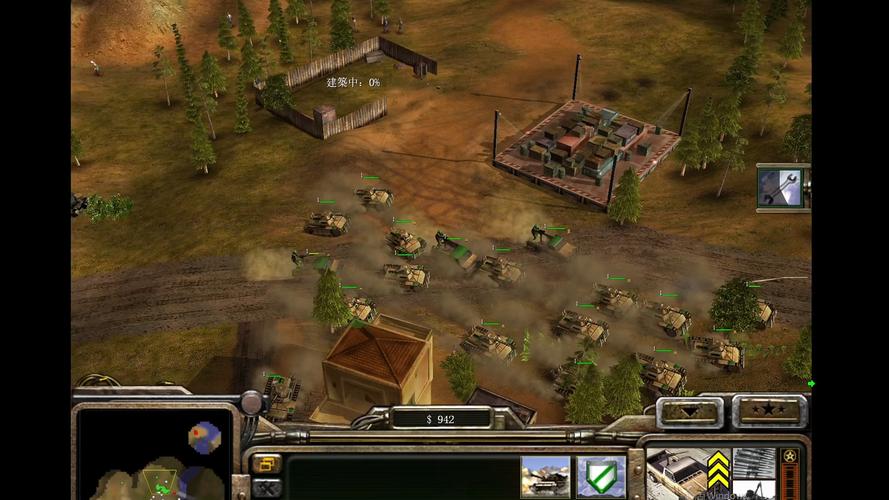Click the small yellow command bar button

coord(266,464)
